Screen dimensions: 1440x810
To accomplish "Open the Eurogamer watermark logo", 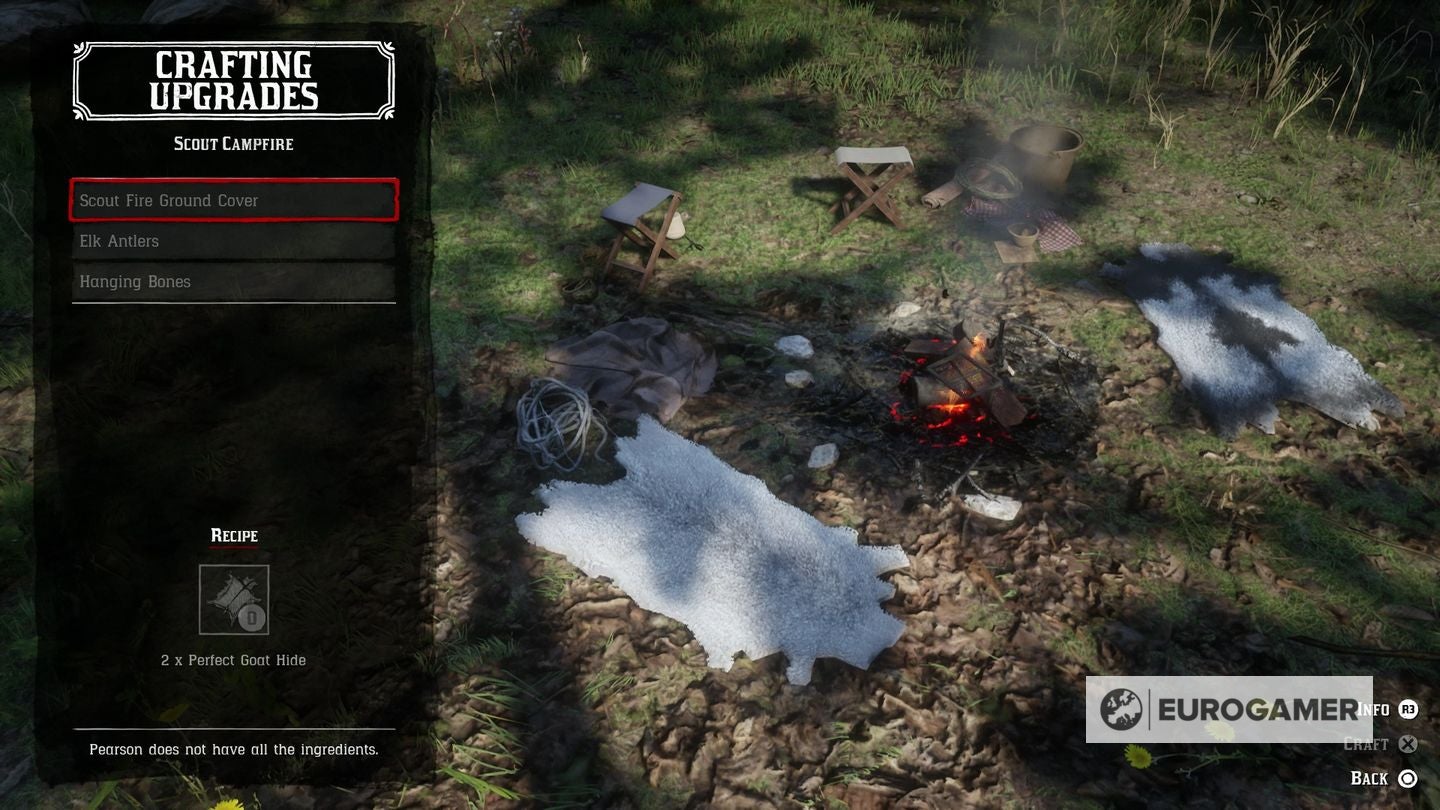I will pyautogui.click(x=1228, y=709).
